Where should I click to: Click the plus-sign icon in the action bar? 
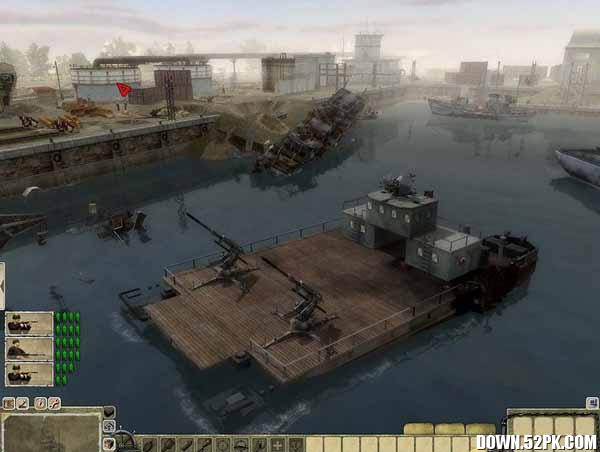[278, 444]
